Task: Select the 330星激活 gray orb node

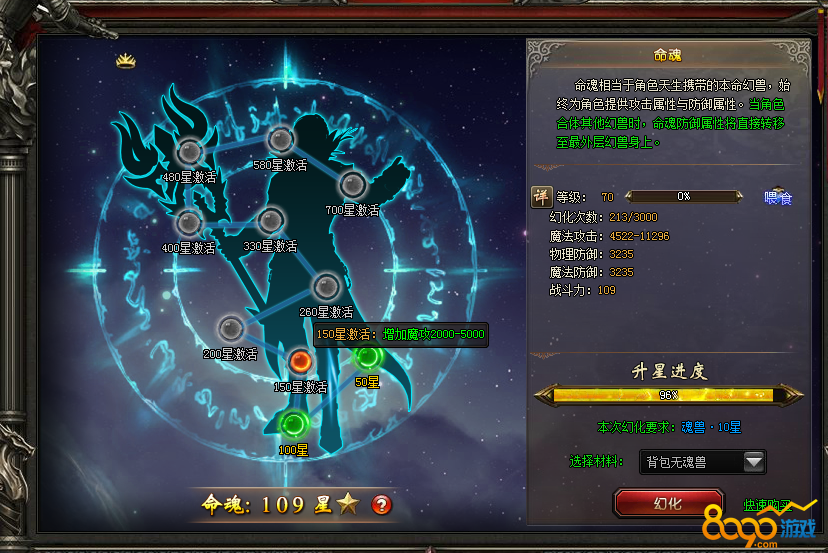Action: click(270, 220)
